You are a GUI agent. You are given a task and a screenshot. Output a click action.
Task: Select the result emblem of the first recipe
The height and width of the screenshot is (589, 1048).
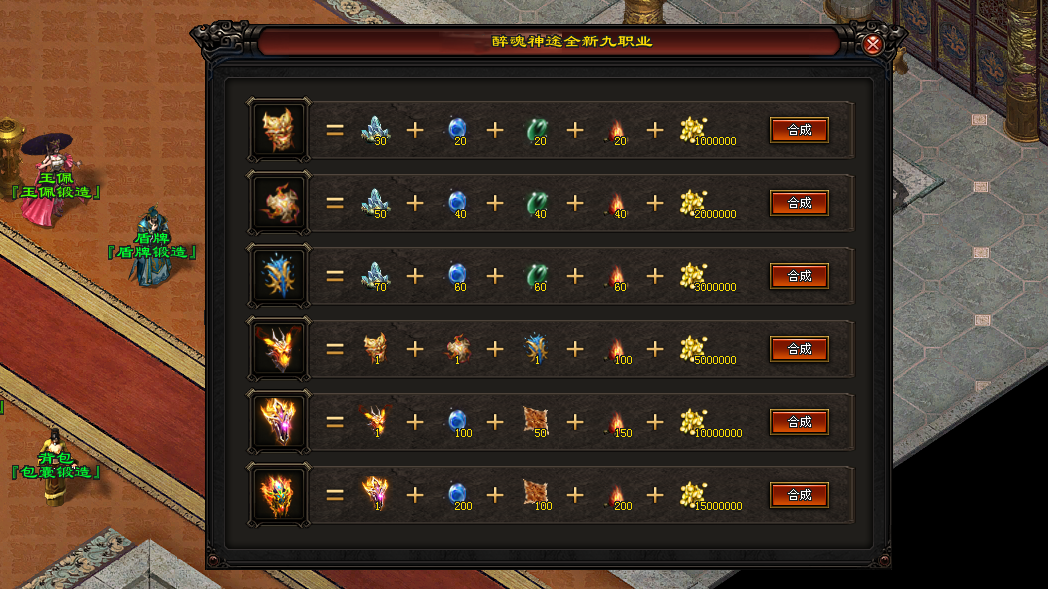click(x=279, y=129)
